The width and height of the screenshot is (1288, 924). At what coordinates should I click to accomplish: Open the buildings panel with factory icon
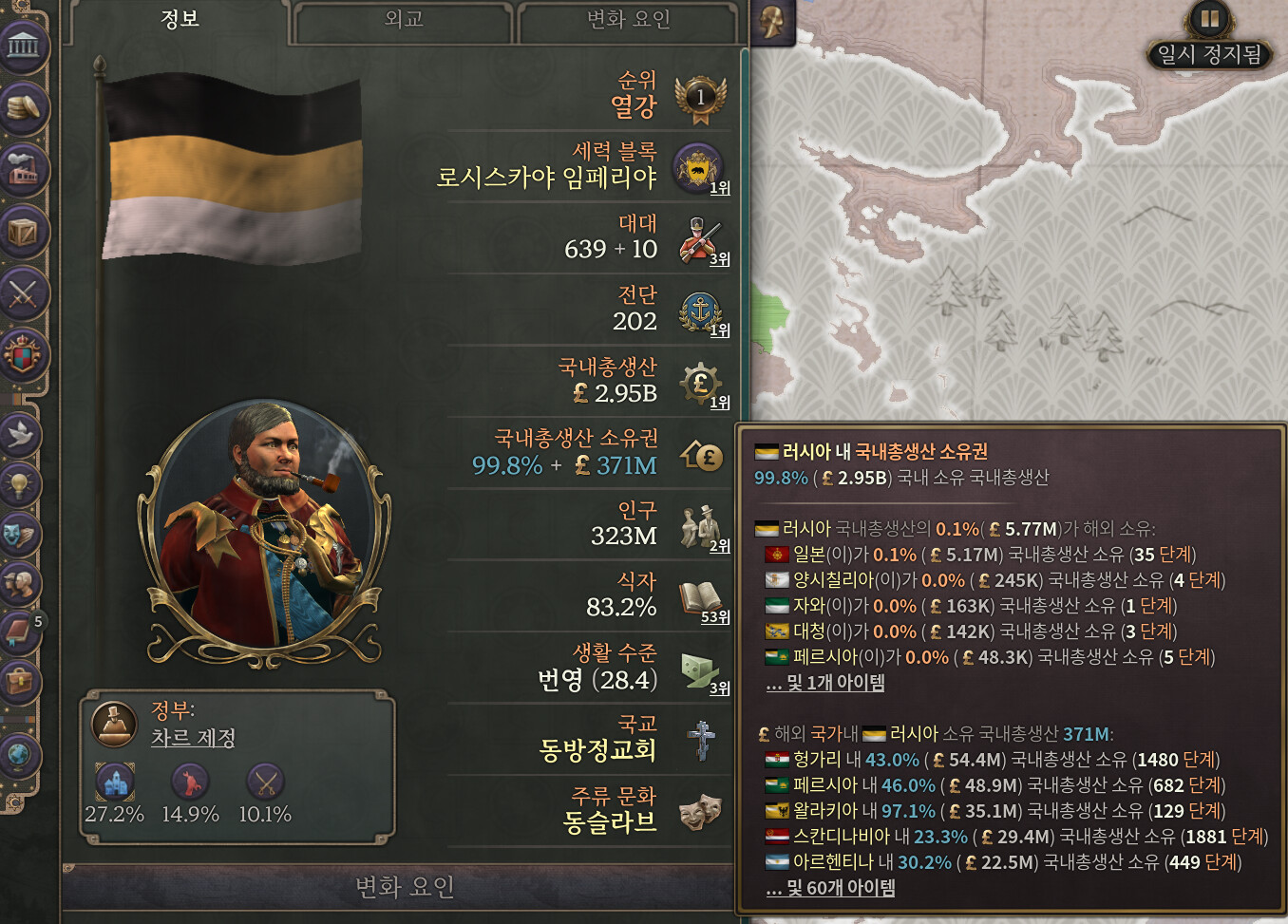click(x=23, y=170)
